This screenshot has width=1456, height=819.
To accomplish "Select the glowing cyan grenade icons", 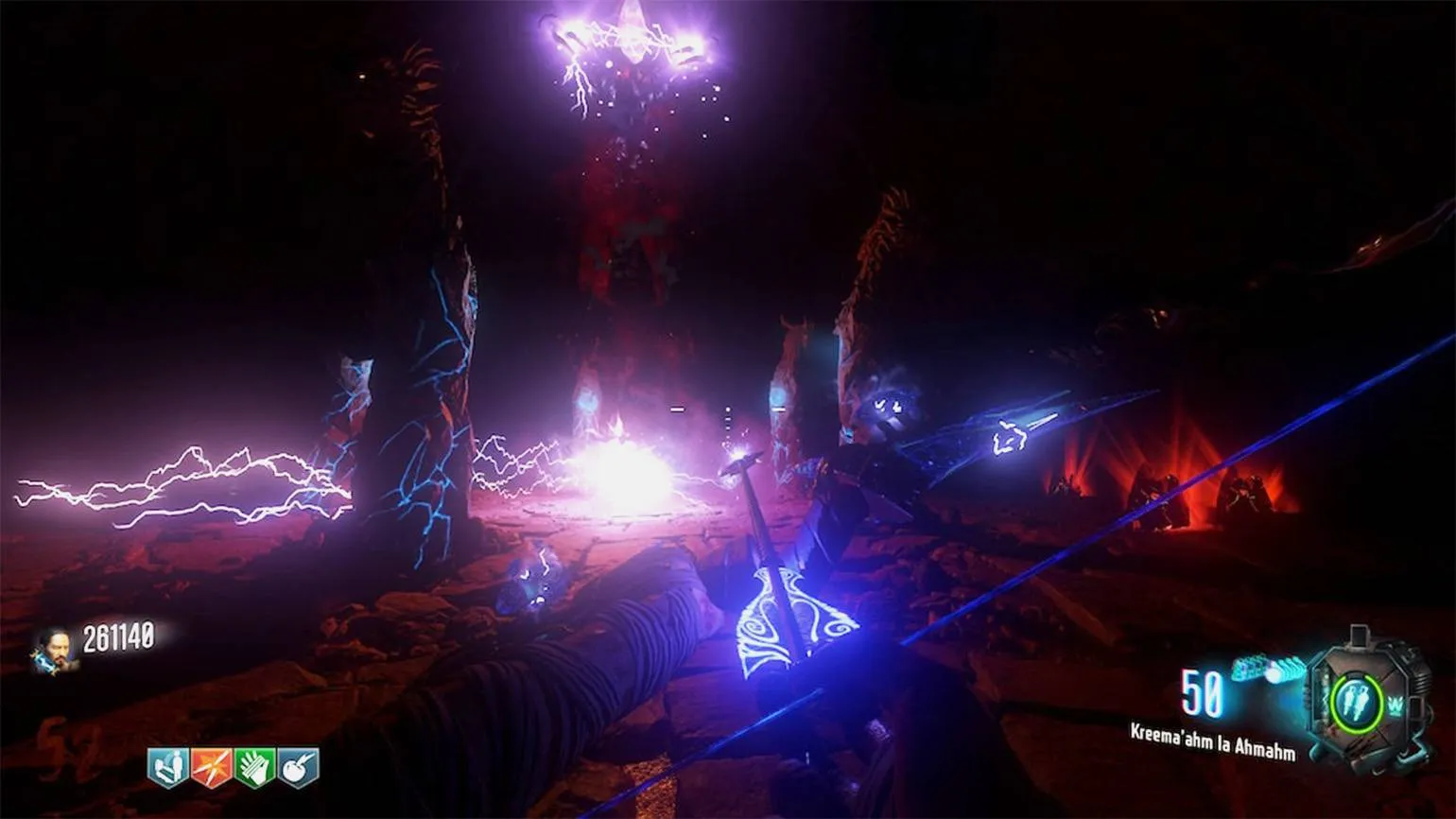I will click(x=1267, y=670).
